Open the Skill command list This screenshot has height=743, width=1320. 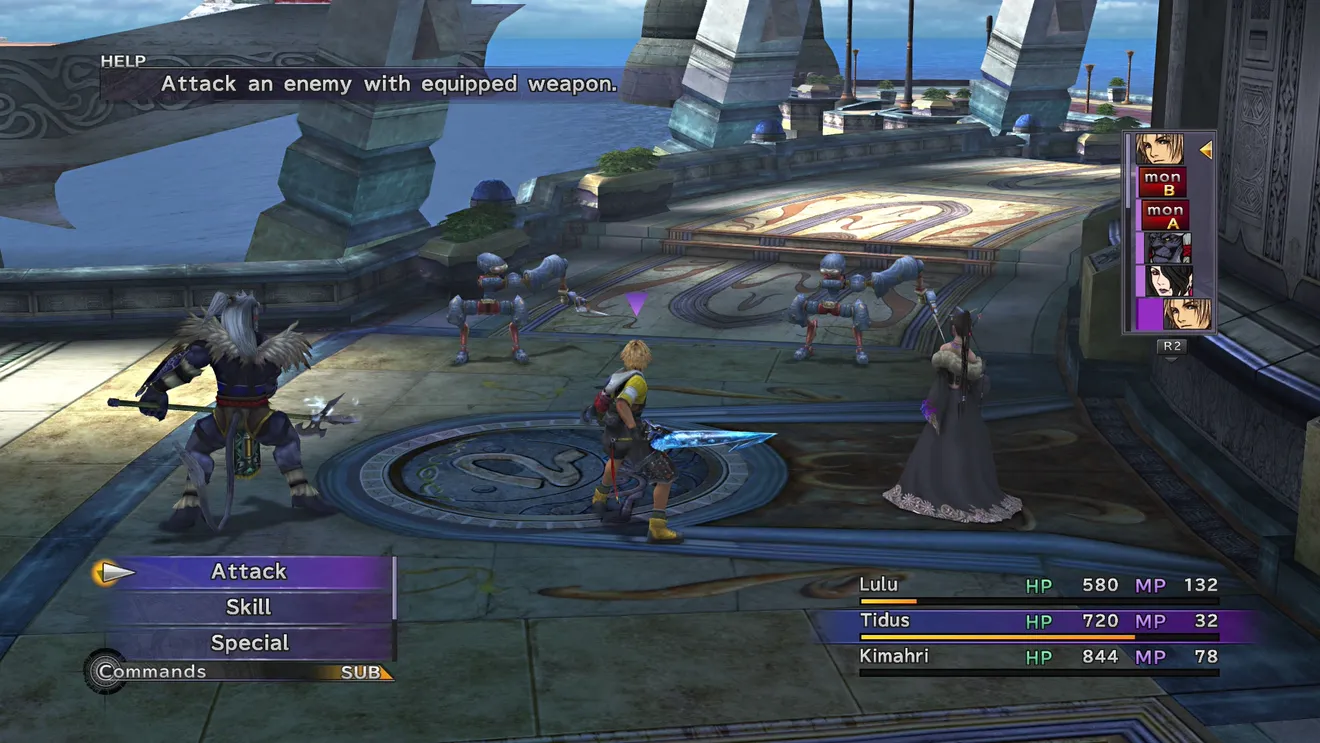point(249,607)
